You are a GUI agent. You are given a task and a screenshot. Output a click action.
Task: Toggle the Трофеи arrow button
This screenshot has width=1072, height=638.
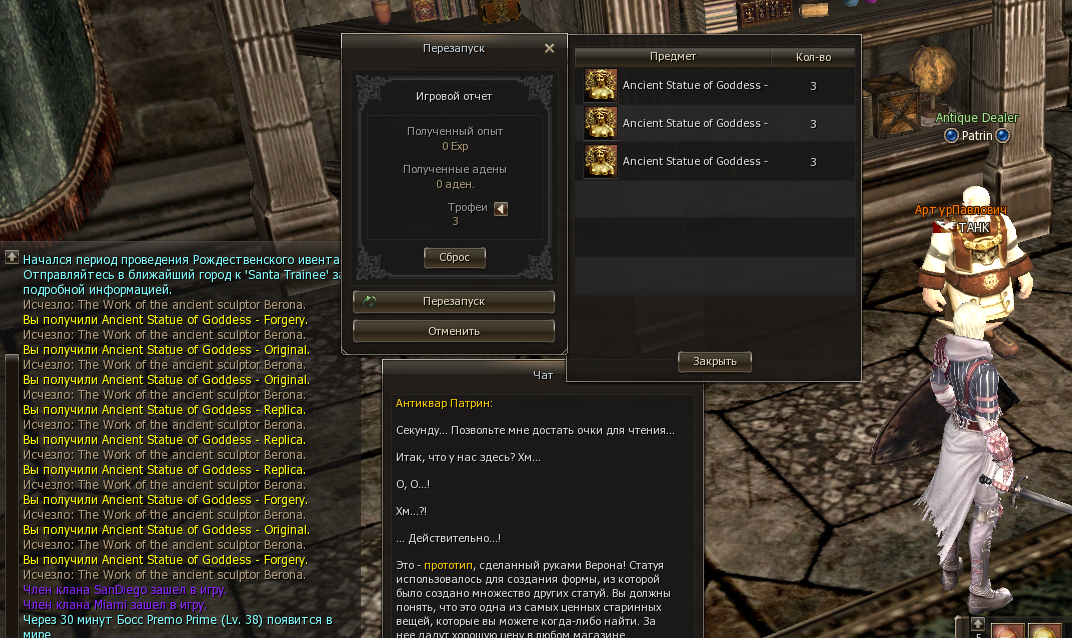[501, 208]
